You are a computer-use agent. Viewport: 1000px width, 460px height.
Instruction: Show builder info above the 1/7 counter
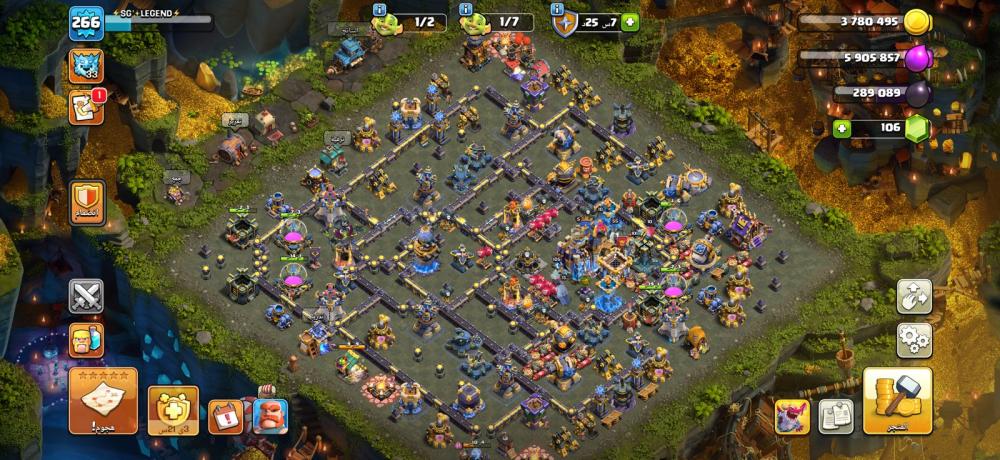pos(466,9)
